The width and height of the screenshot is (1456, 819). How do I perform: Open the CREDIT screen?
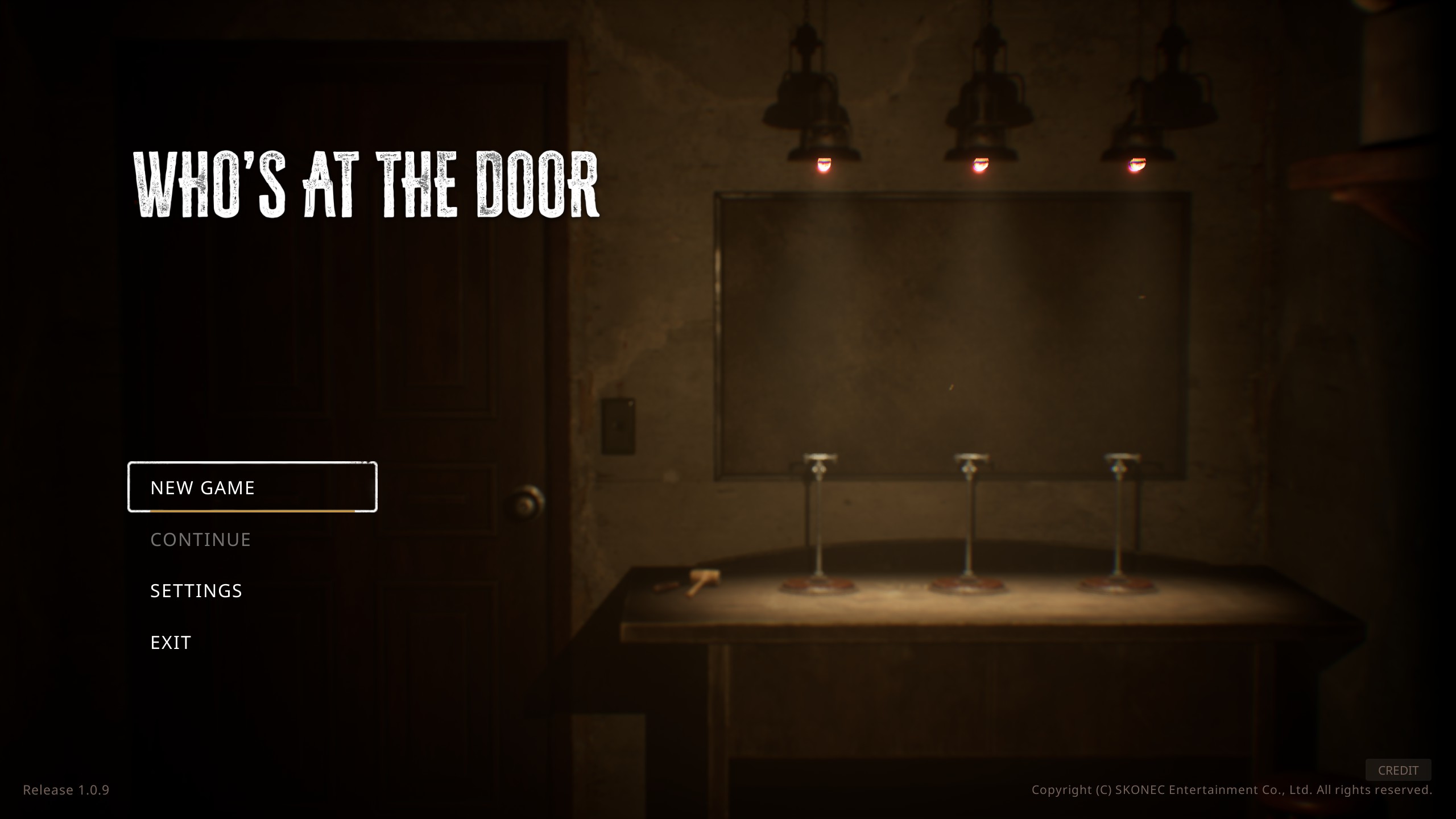1398,771
